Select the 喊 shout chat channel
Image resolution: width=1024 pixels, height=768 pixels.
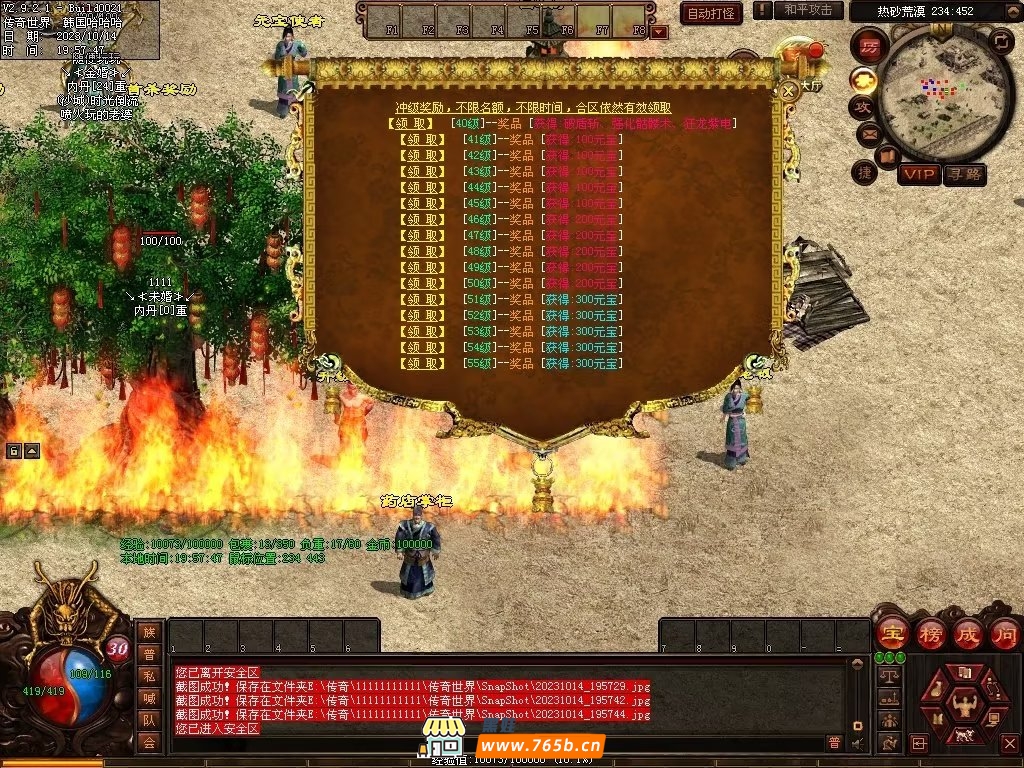click(149, 698)
